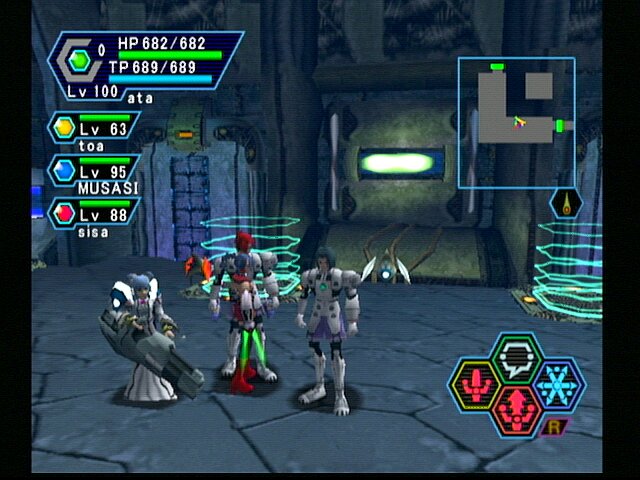Viewport: 640px width, 480px height.
Task: Select party member sisa
Action: coord(95,214)
